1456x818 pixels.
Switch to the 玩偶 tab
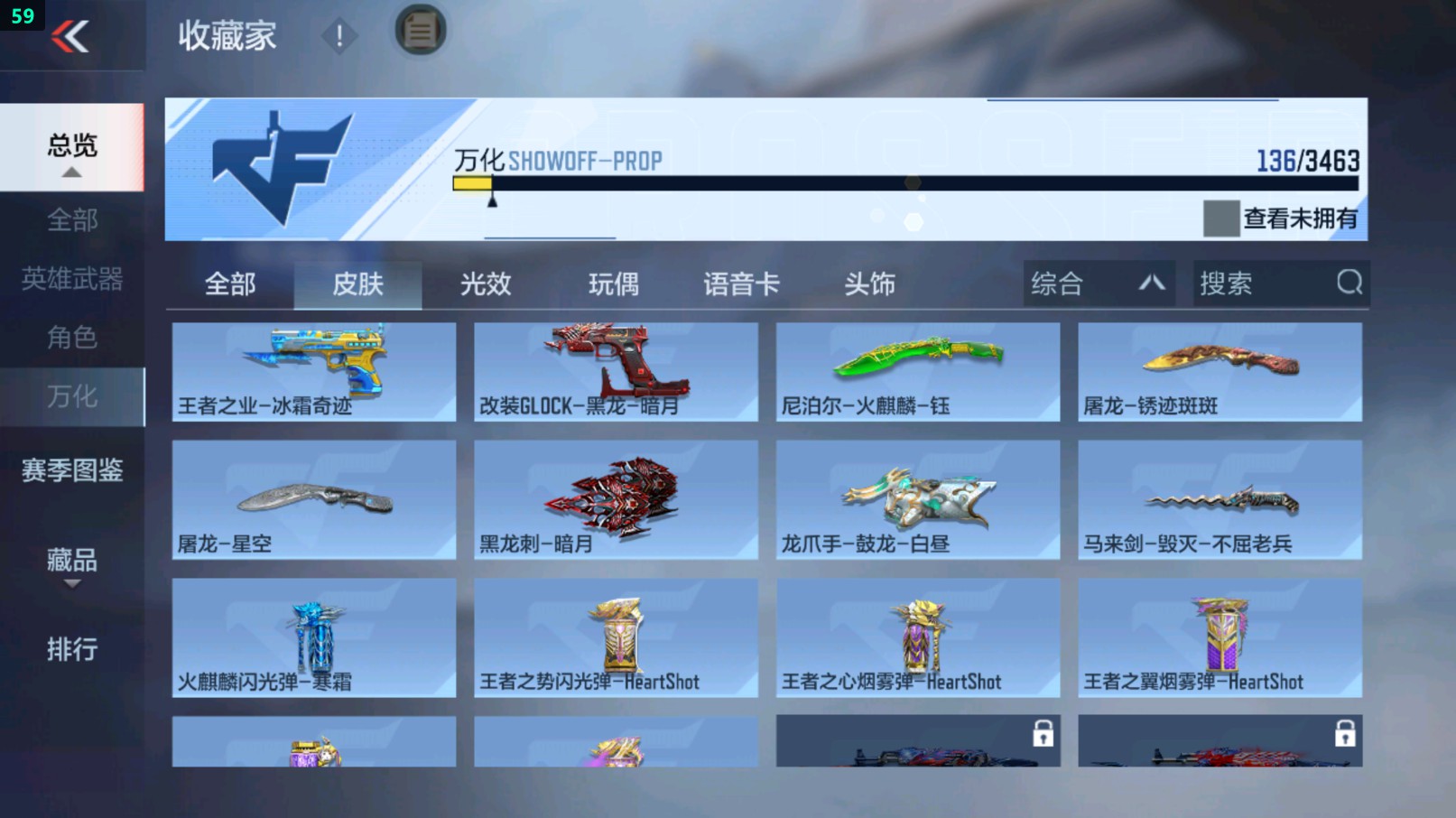[x=612, y=284]
